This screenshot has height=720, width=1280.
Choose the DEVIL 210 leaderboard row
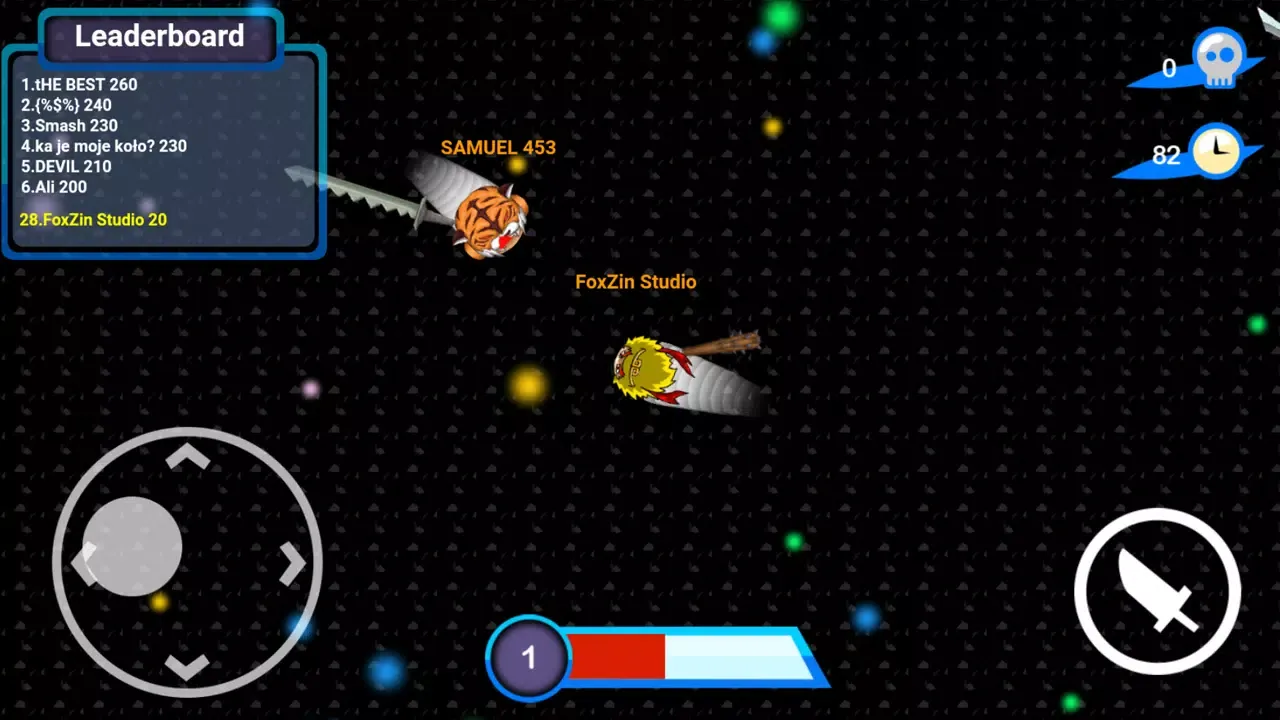(66, 166)
